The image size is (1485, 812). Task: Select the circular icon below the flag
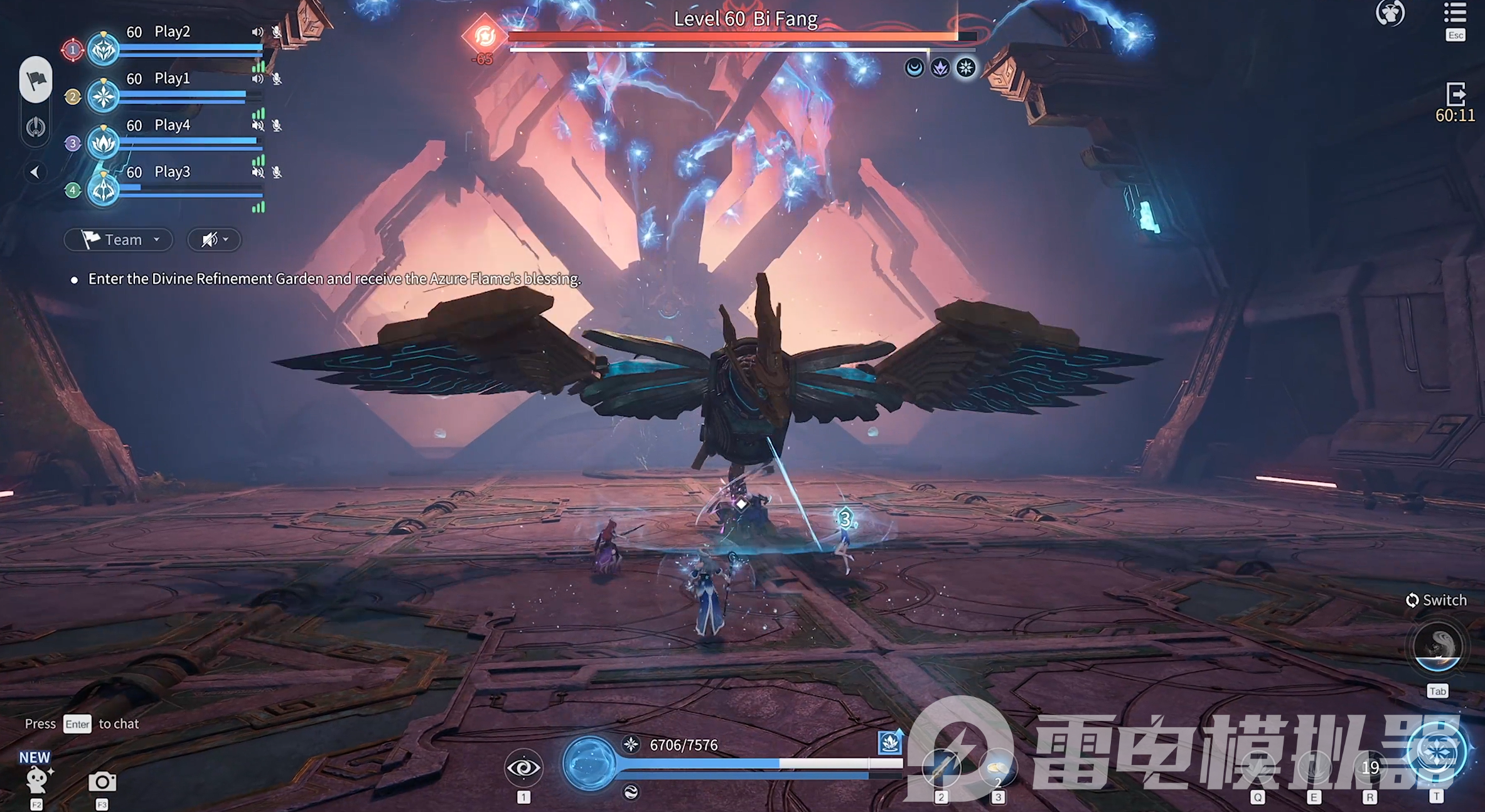pyautogui.click(x=36, y=127)
